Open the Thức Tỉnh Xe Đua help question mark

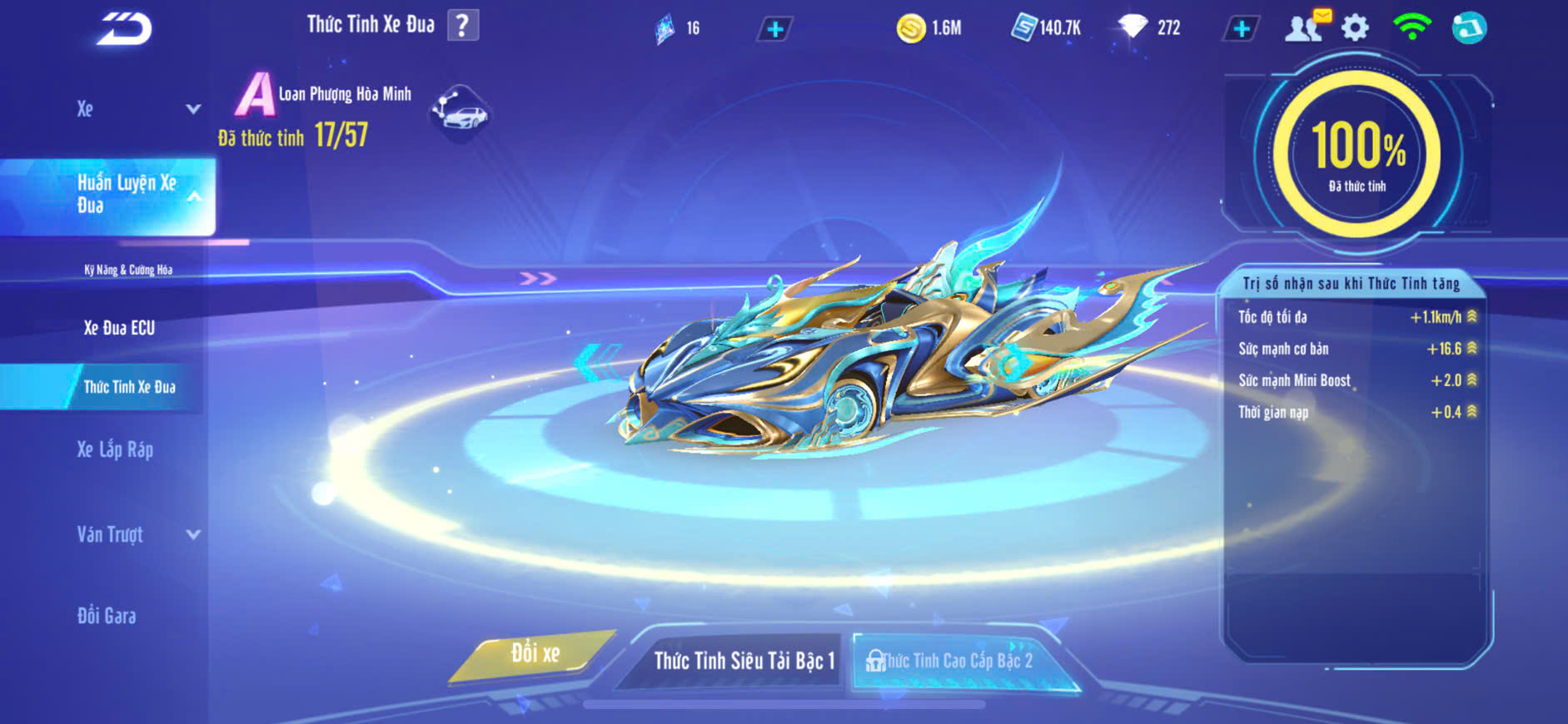[x=462, y=26]
